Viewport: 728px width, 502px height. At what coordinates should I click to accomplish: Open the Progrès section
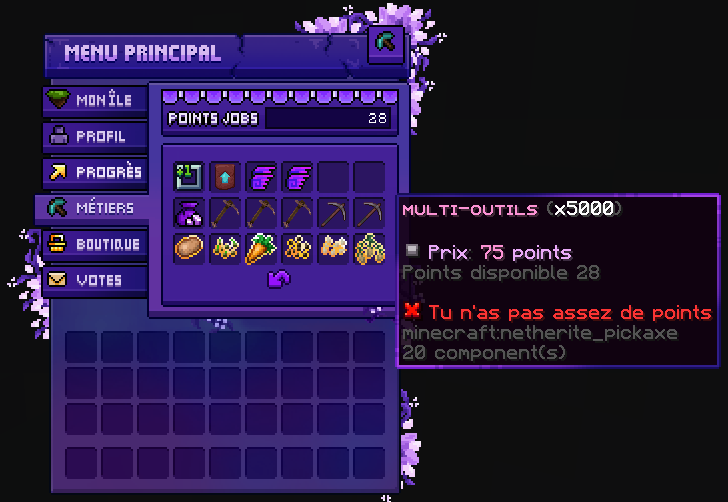point(93,172)
